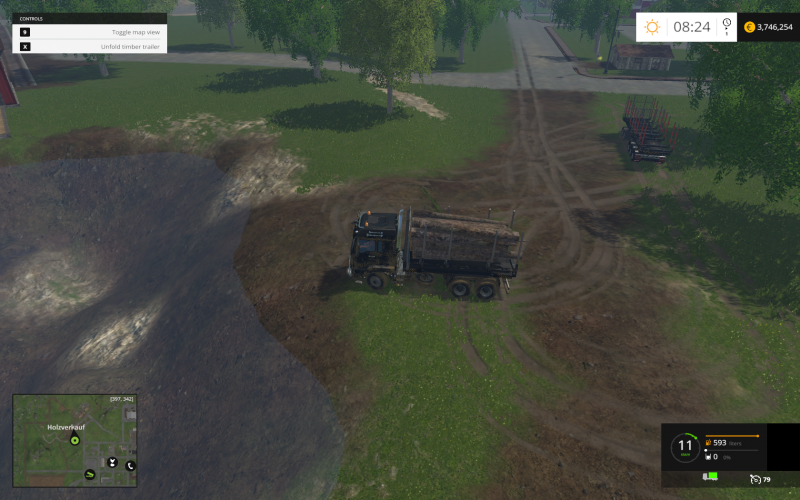Click the euro coin money icon

(749, 27)
